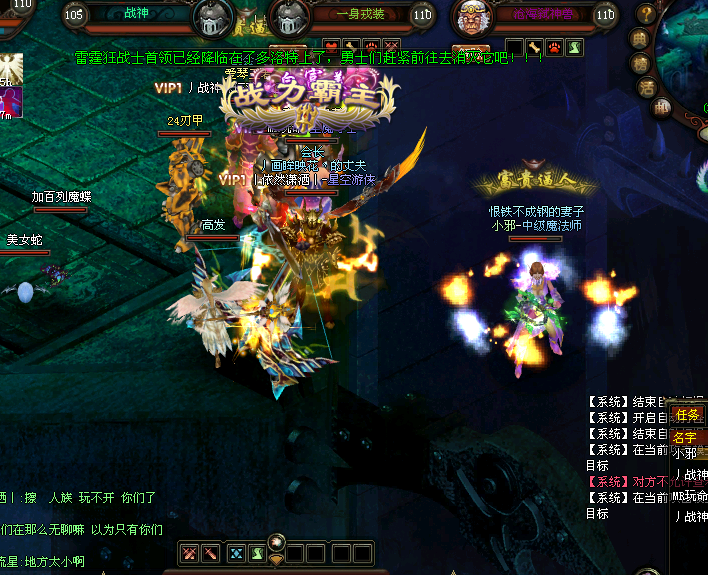Use the green swirl hotbar skill
This screenshot has width=708, height=575.
click(258, 553)
